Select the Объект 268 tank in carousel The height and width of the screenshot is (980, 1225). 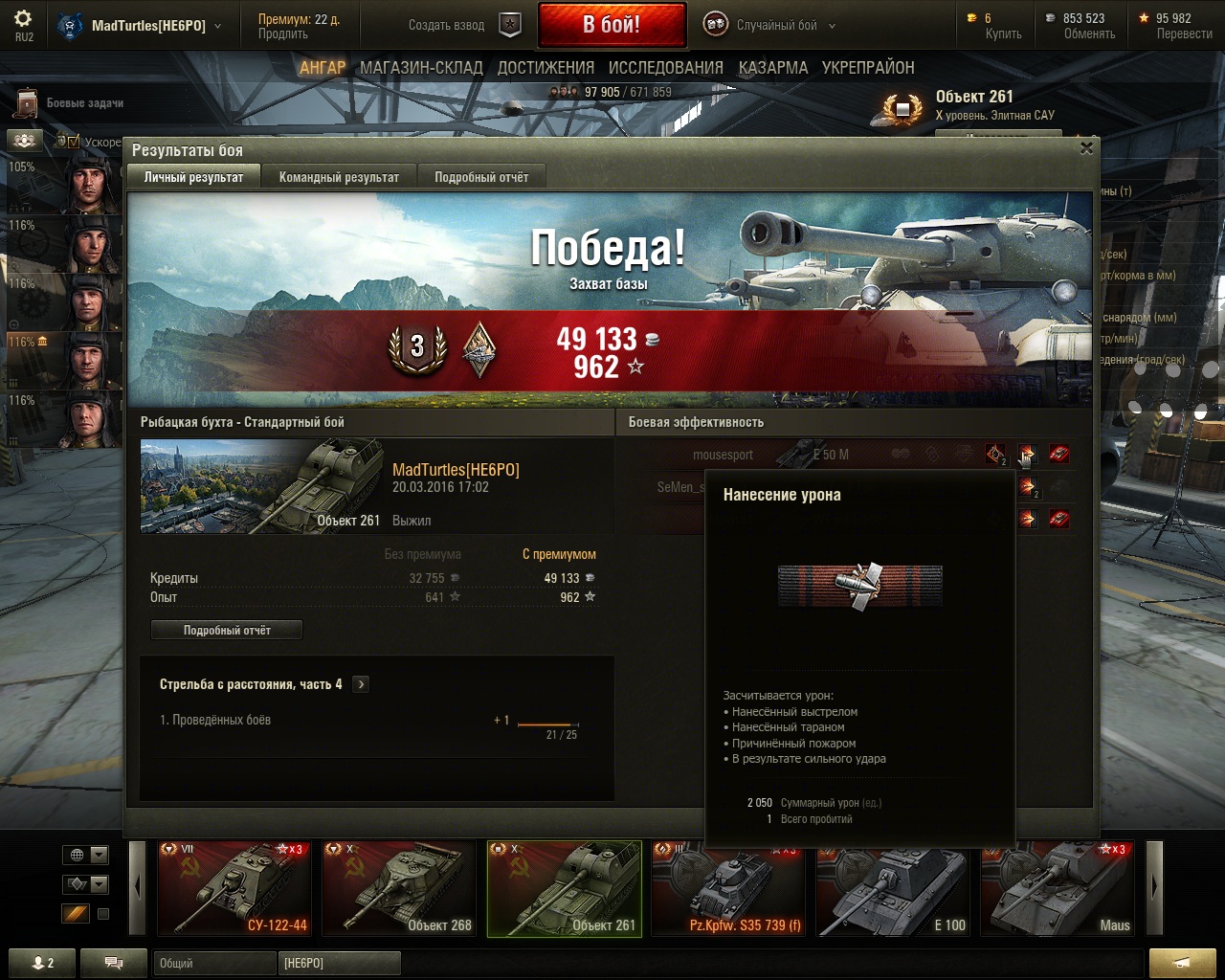click(398, 888)
